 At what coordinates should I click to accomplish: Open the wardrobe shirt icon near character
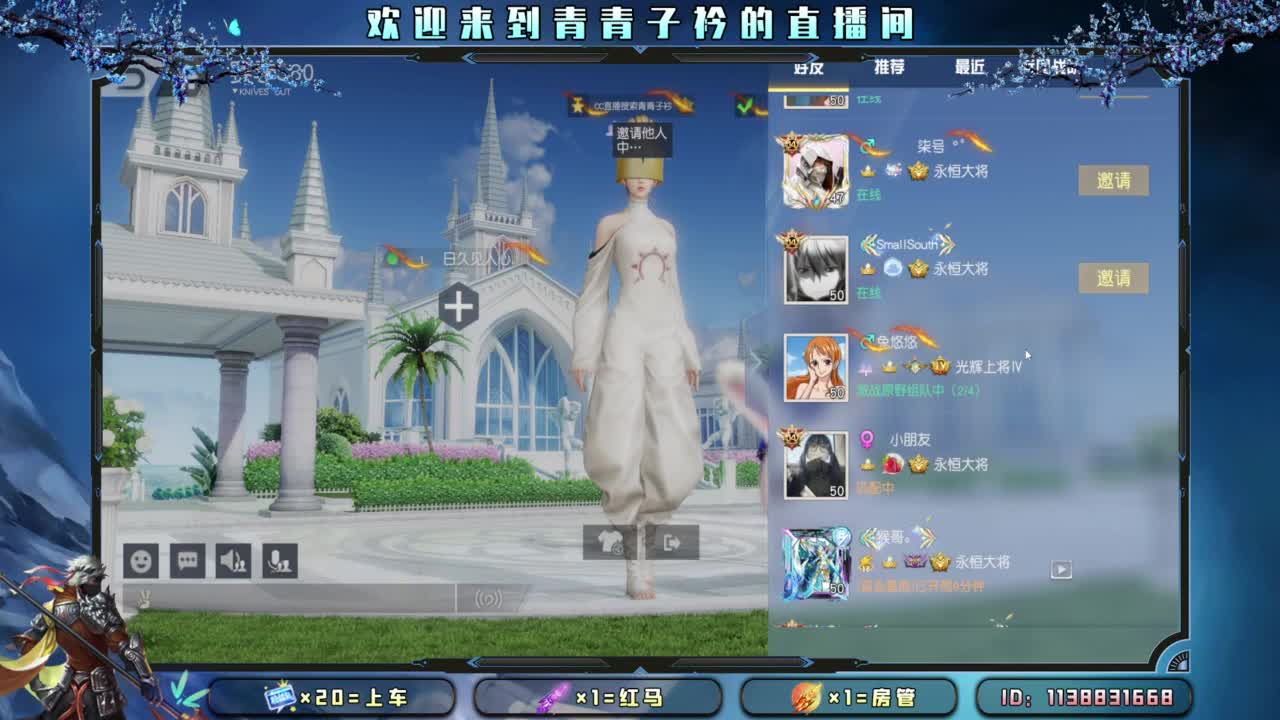pos(608,540)
